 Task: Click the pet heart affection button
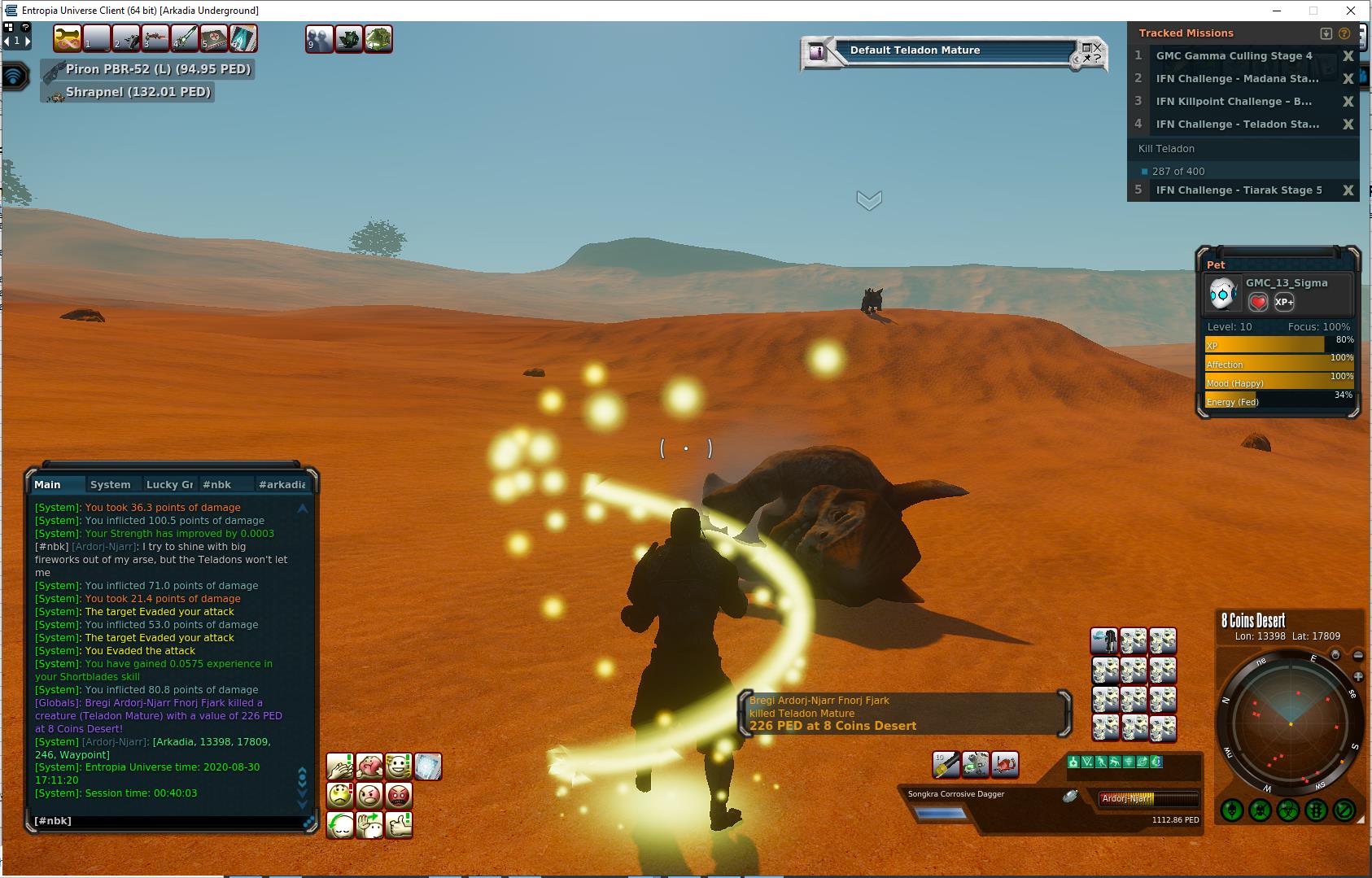pyautogui.click(x=1258, y=302)
